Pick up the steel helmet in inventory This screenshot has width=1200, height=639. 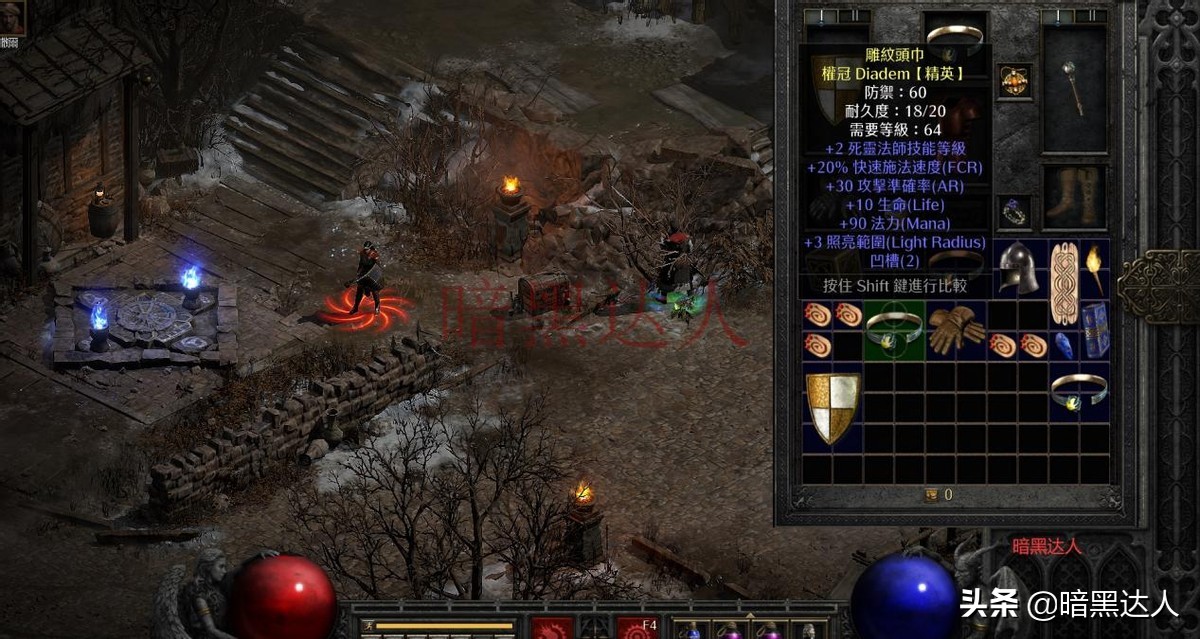coord(1018,266)
